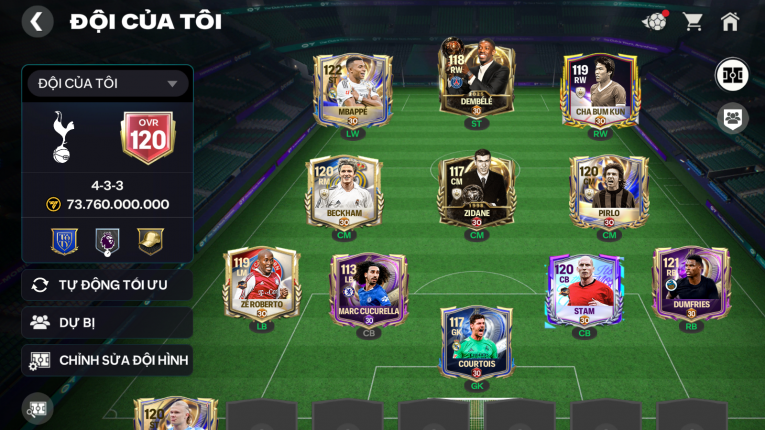Go back using the top-left arrow
Viewport: 765px width, 430px height.
[37, 21]
